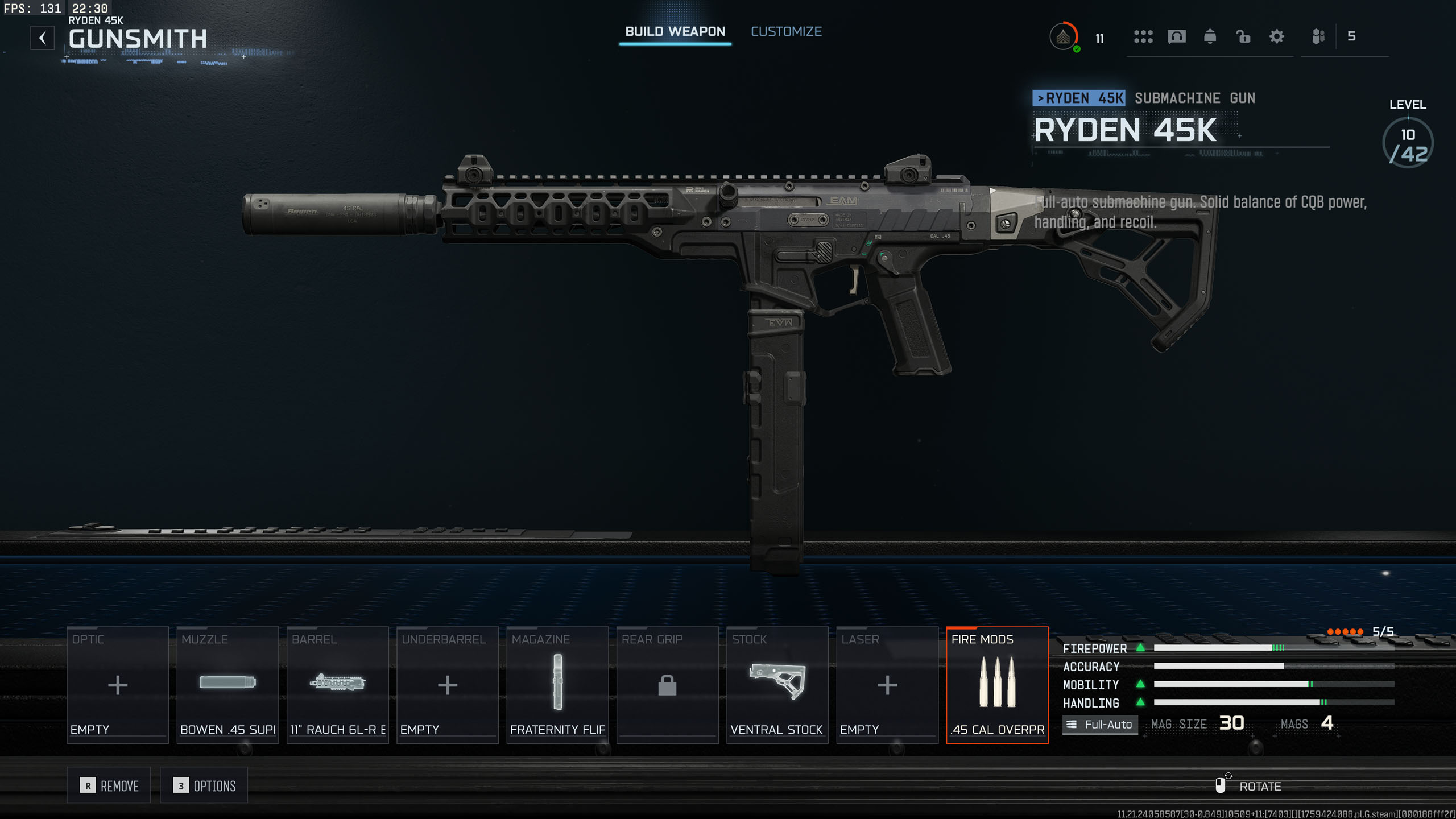Select the .45 Cal Fire Mods slot
Screen dimensions: 1456x819
click(x=997, y=685)
